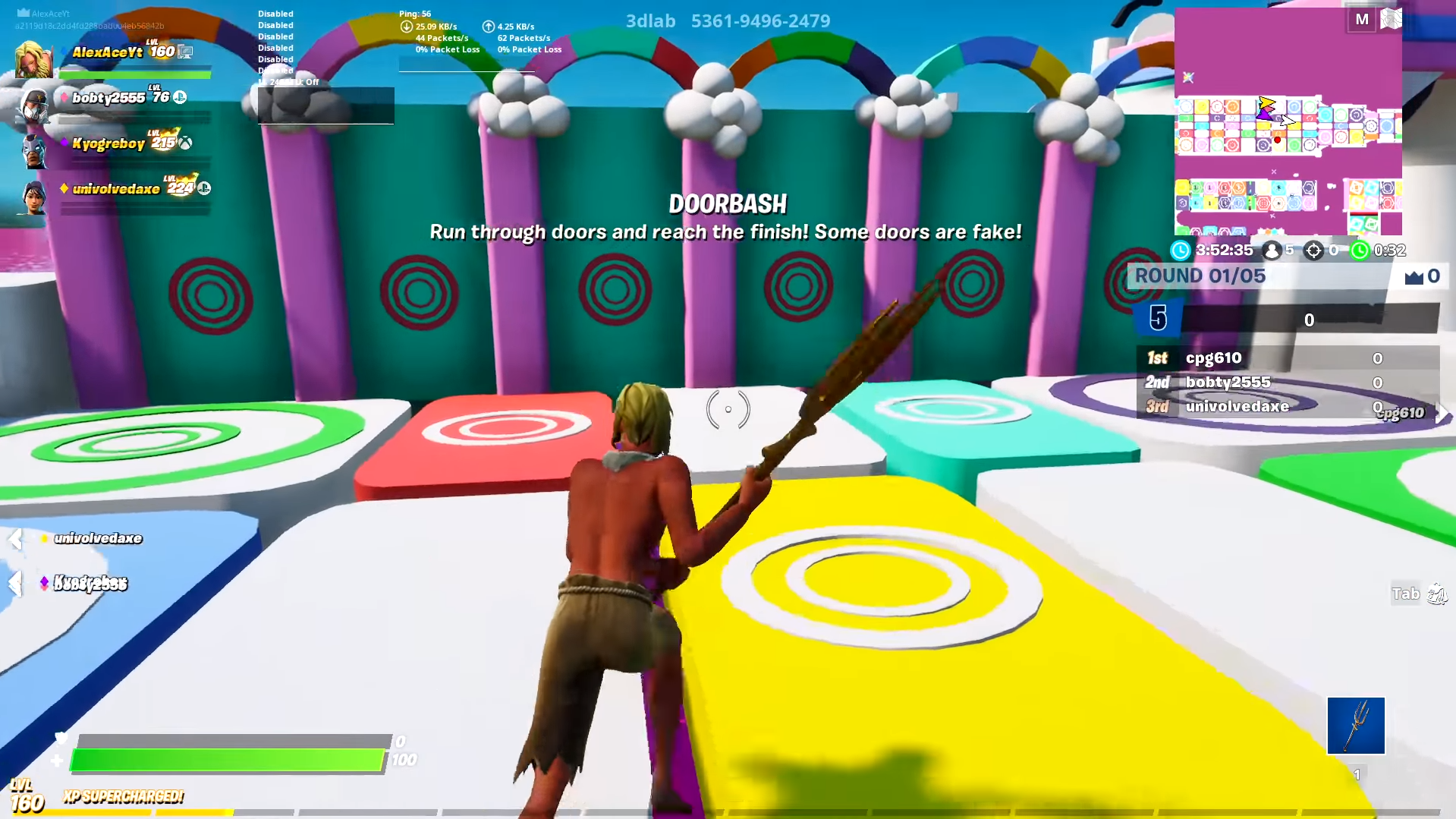Click the blue match time clock icon
The height and width of the screenshot is (819, 1456).
[x=1181, y=250]
